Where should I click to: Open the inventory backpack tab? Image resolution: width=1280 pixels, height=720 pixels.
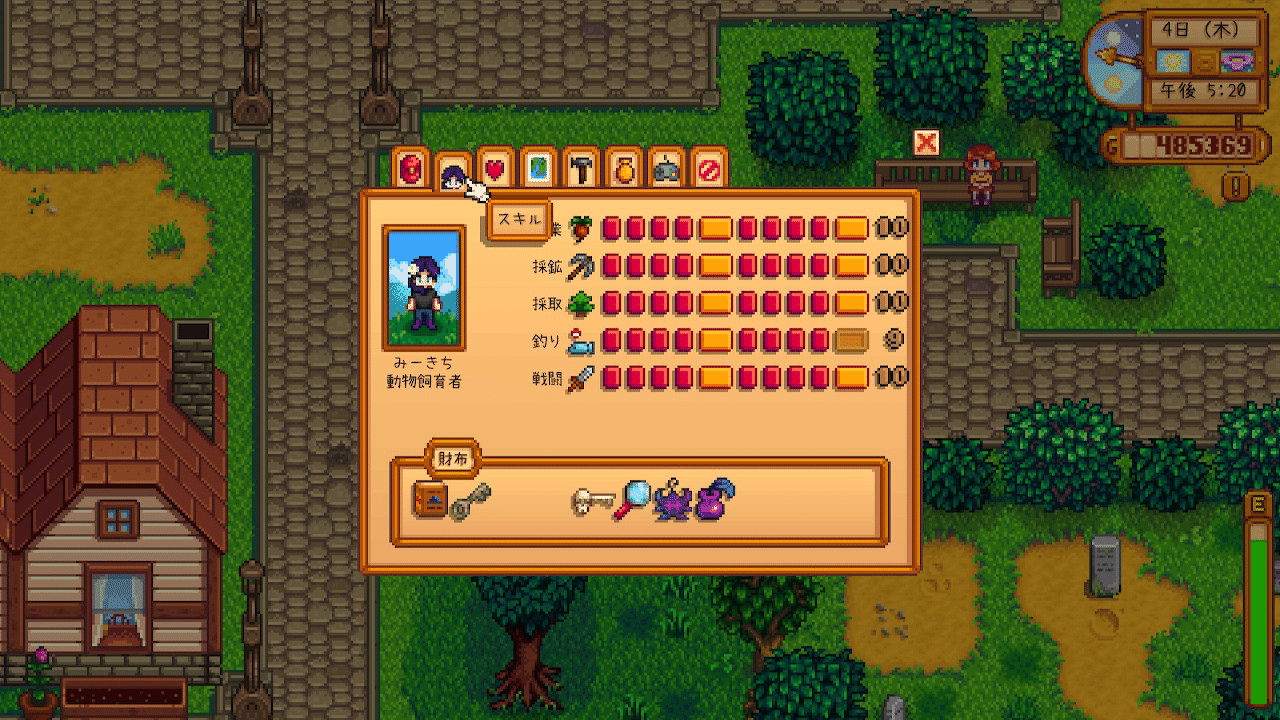(412, 169)
